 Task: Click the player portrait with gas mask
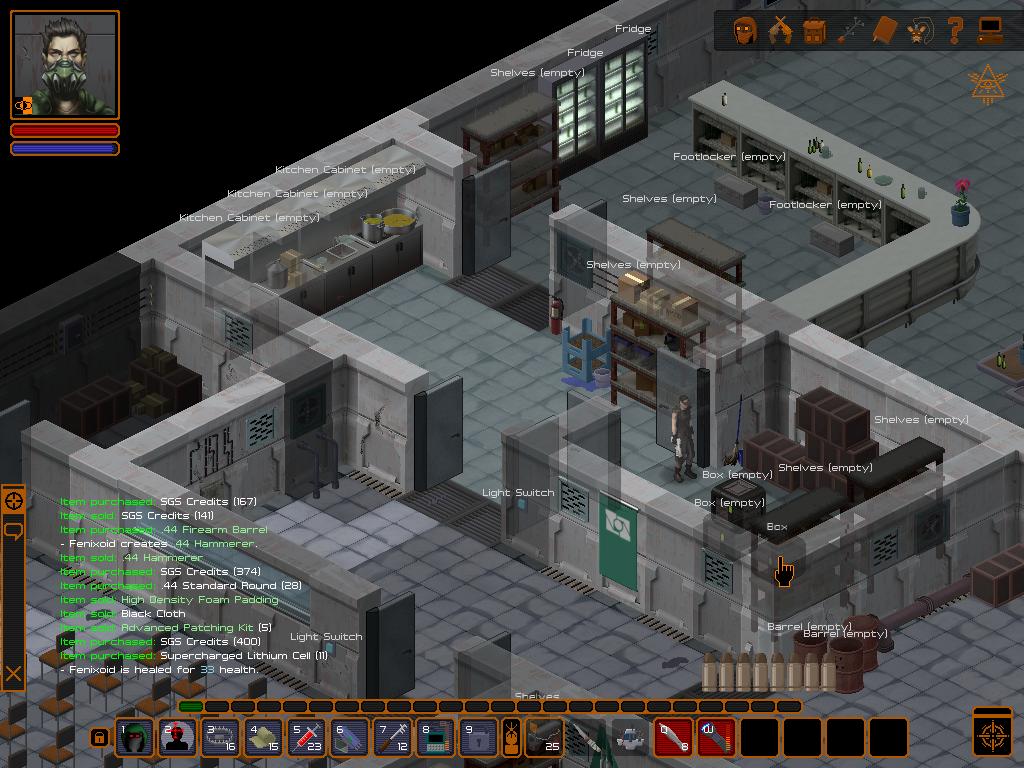(x=65, y=66)
